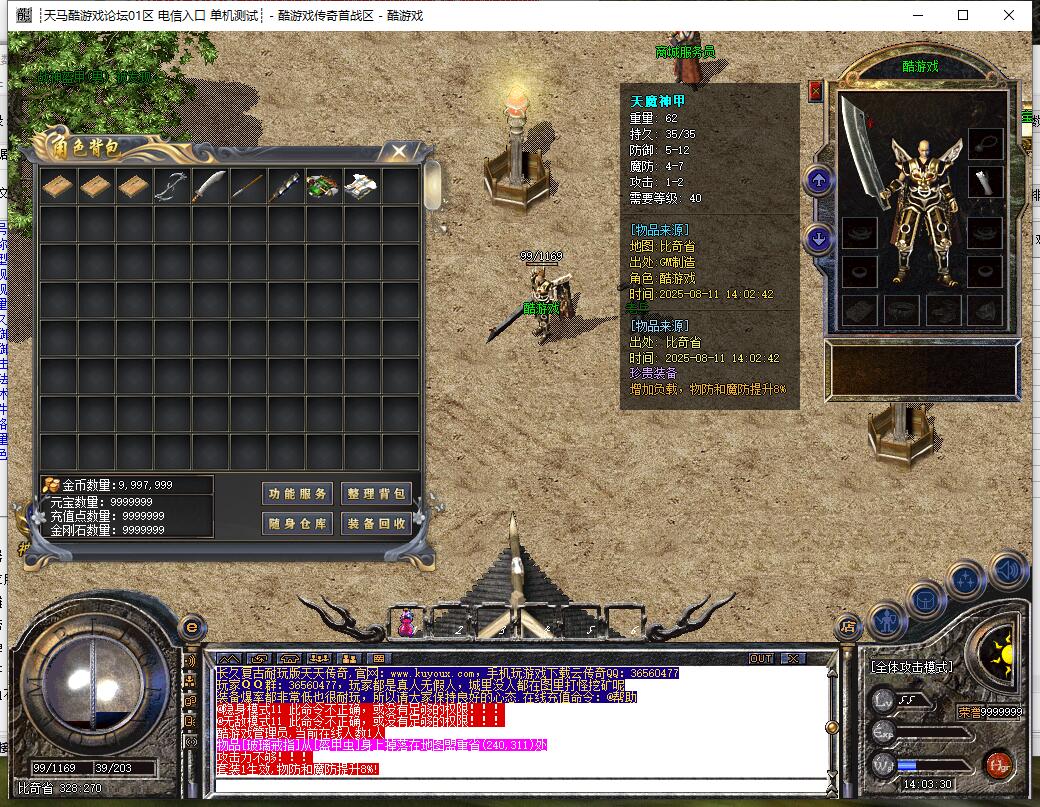Click 整理背包 to sort the backpack
This screenshot has height=807, width=1040.
coord(376,493)
